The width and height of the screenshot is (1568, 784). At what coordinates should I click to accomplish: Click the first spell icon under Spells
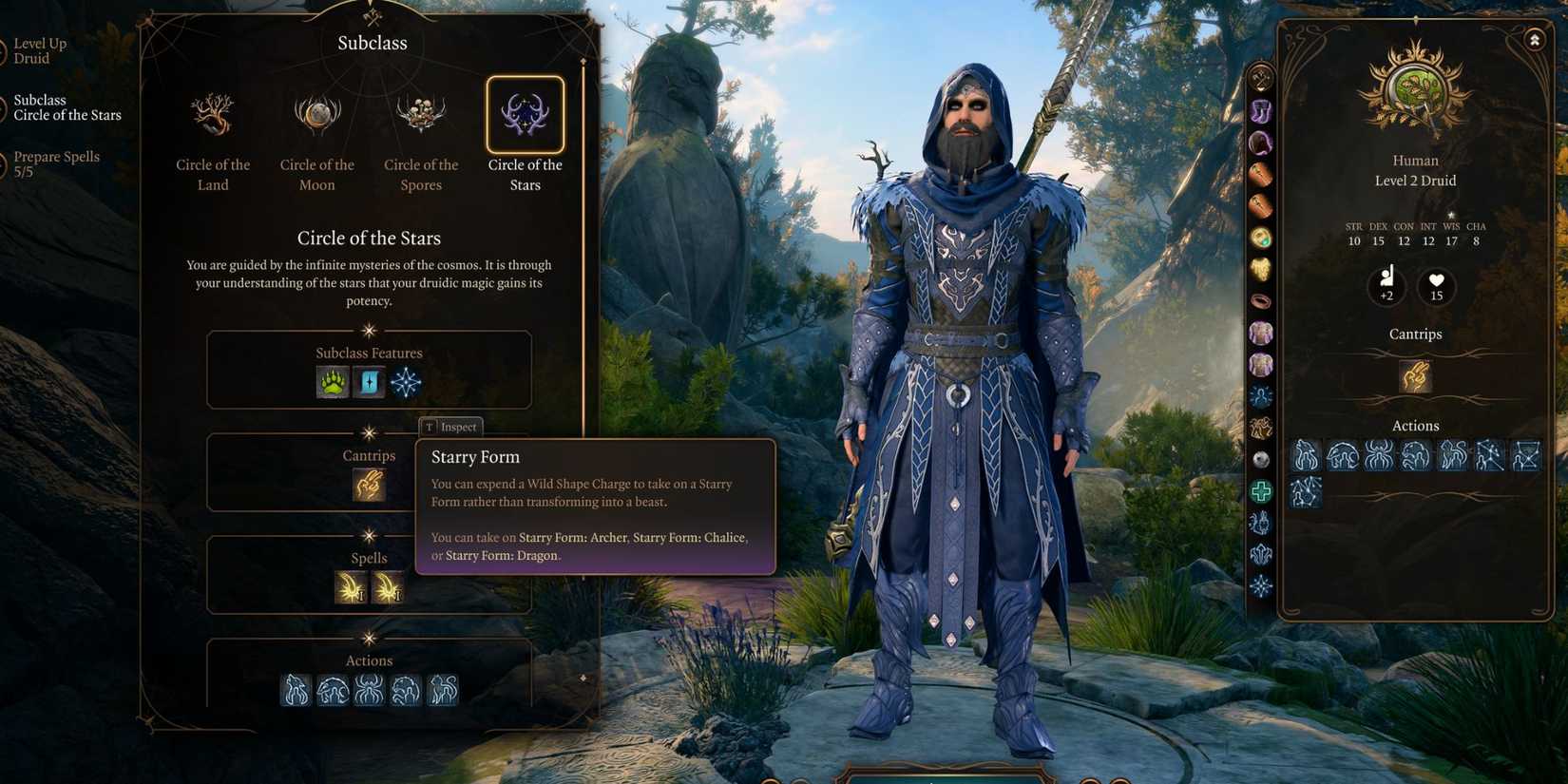(x=350, y=588)
